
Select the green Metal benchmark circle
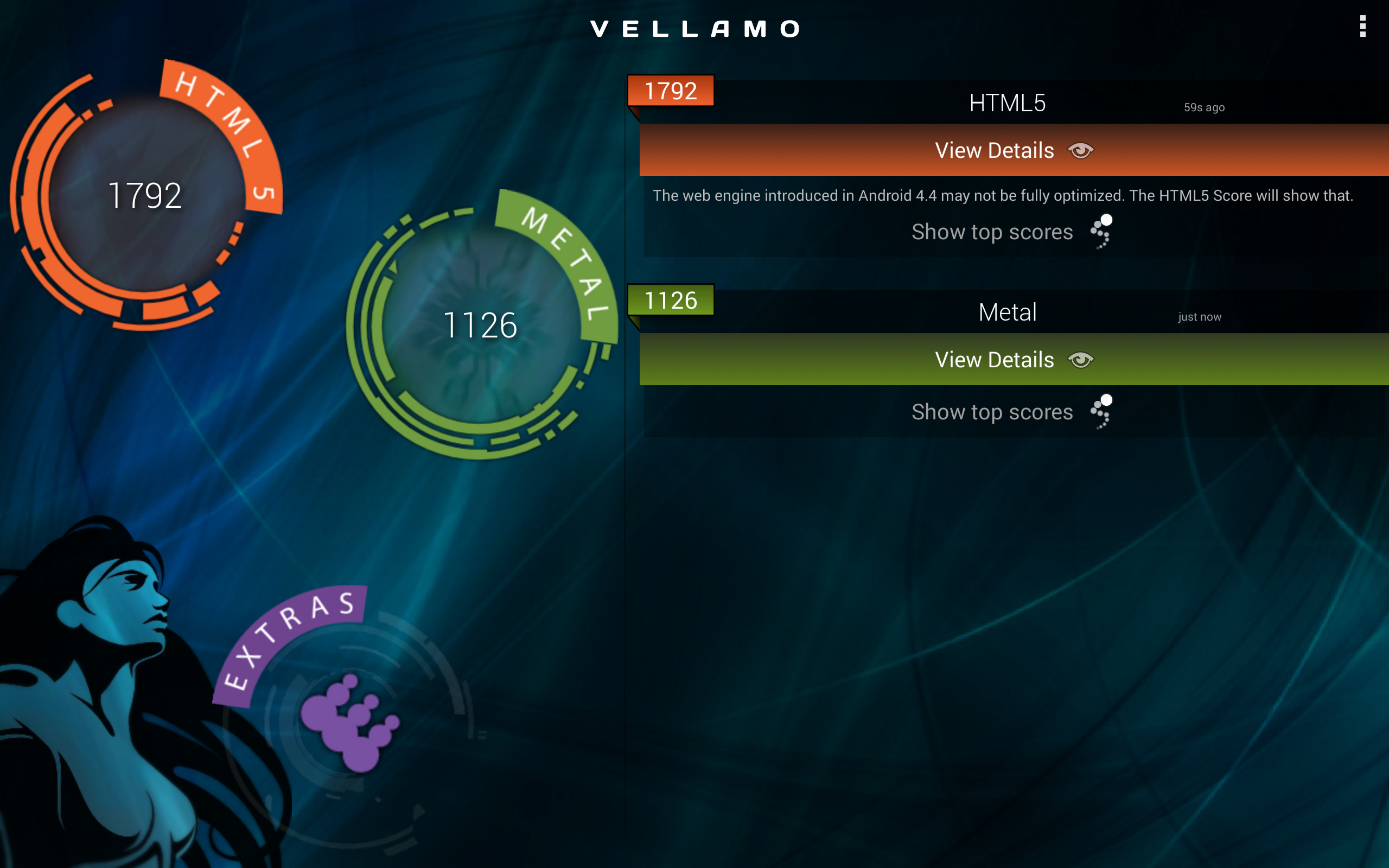[480, 325]
